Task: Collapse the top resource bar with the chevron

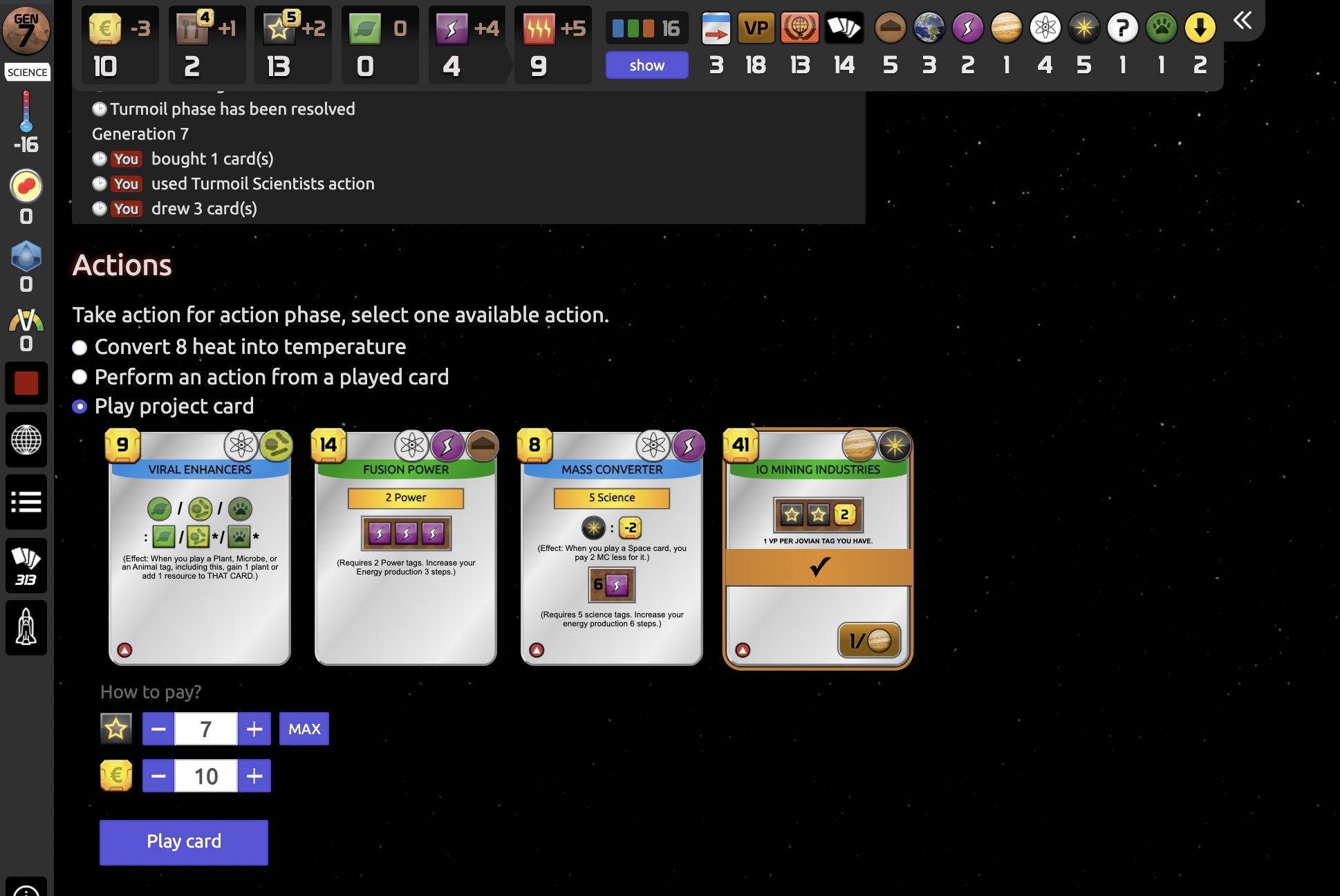Action: [1243, 21]
